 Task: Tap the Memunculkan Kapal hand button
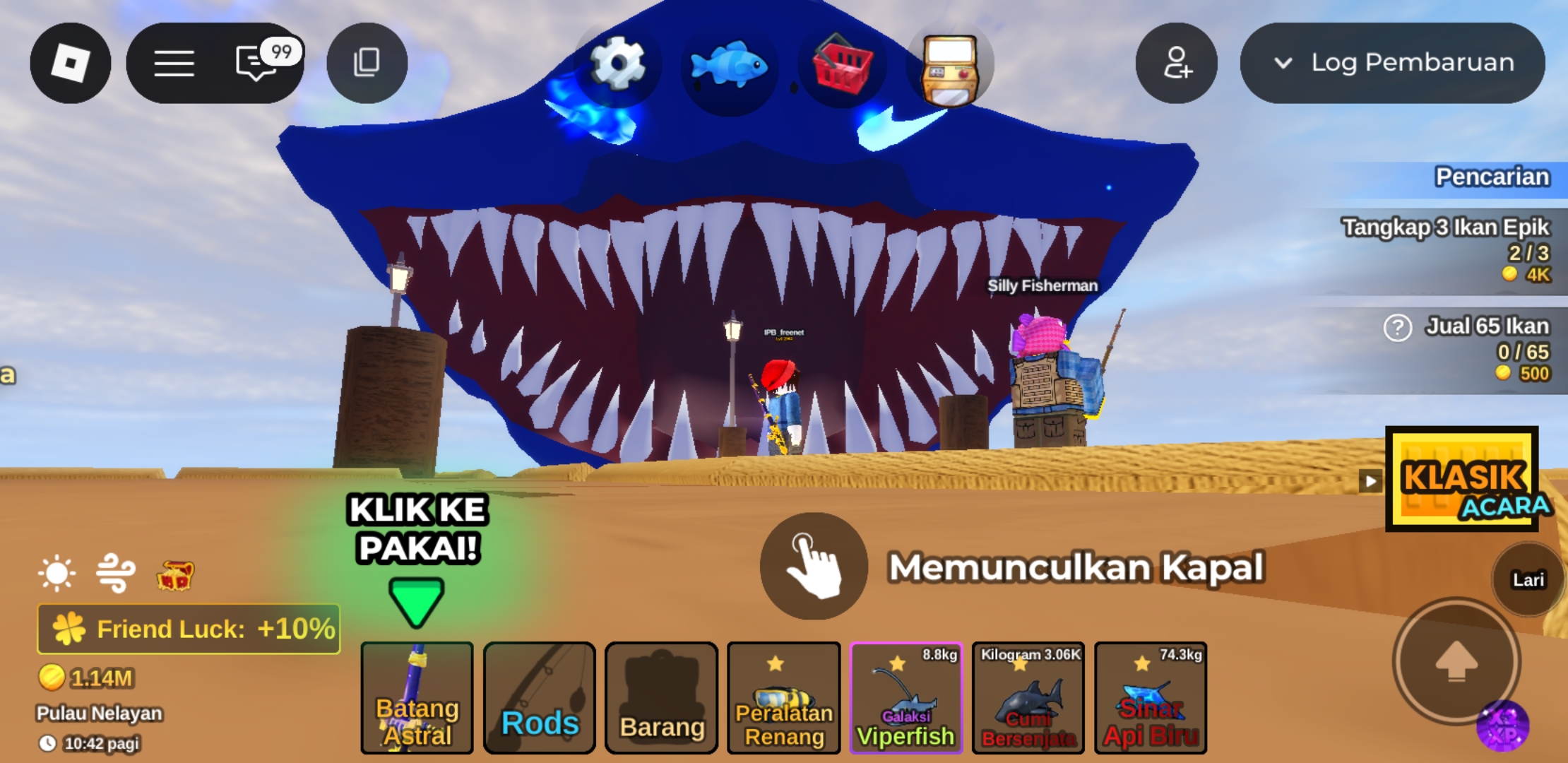click(814, 566)
